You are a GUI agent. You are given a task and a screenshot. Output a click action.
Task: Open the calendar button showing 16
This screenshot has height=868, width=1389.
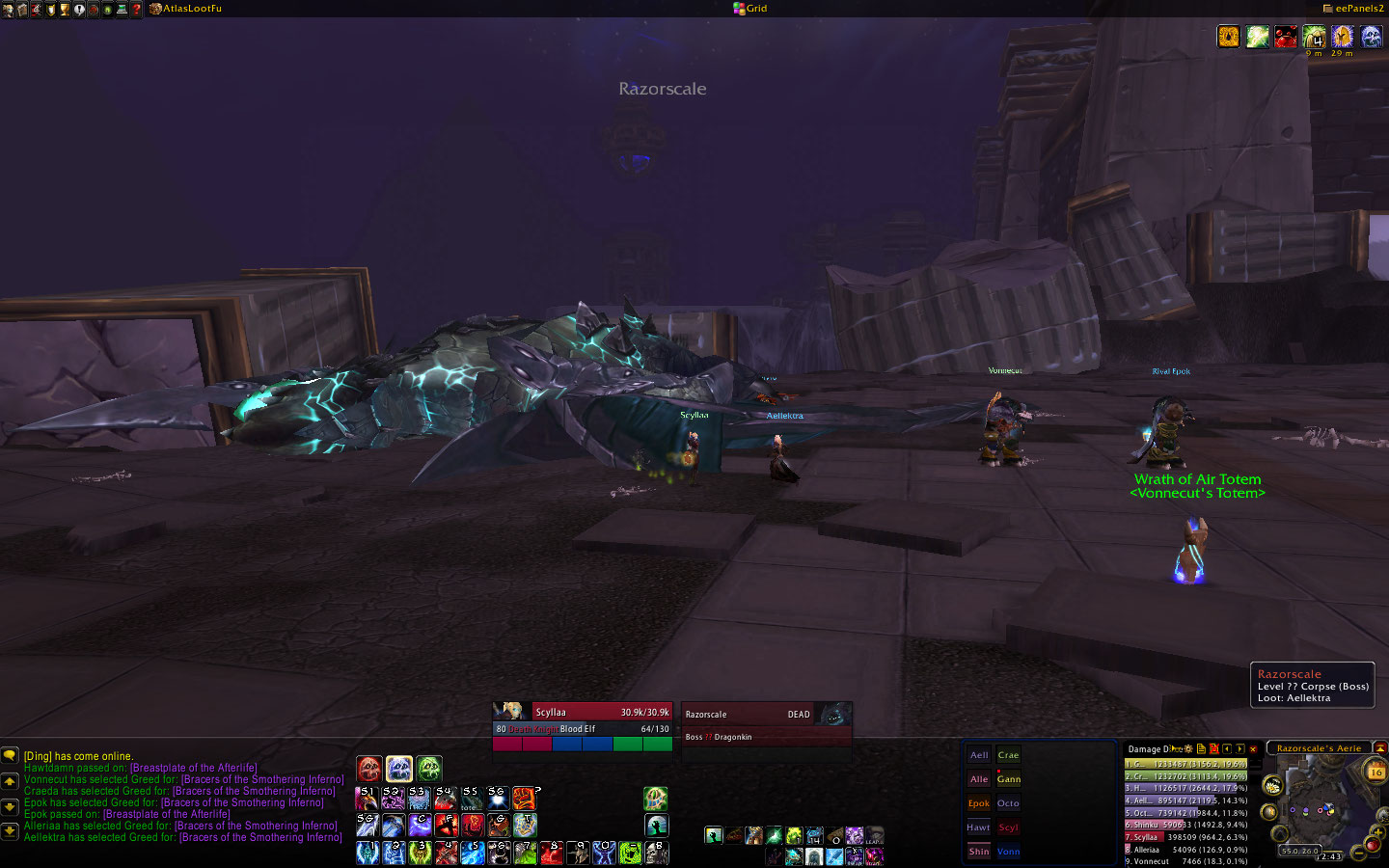coord(1375,772)
